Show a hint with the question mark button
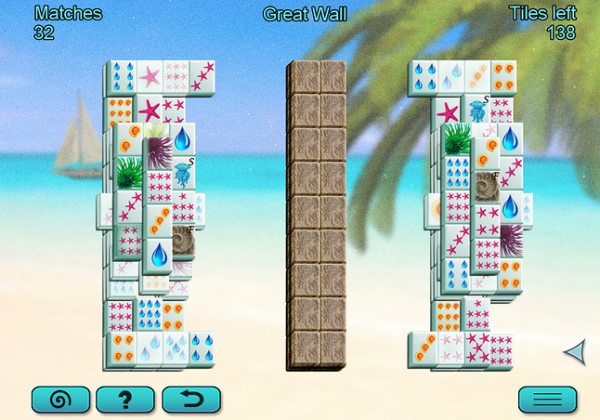Screen dimensions: 600x420 125,401
